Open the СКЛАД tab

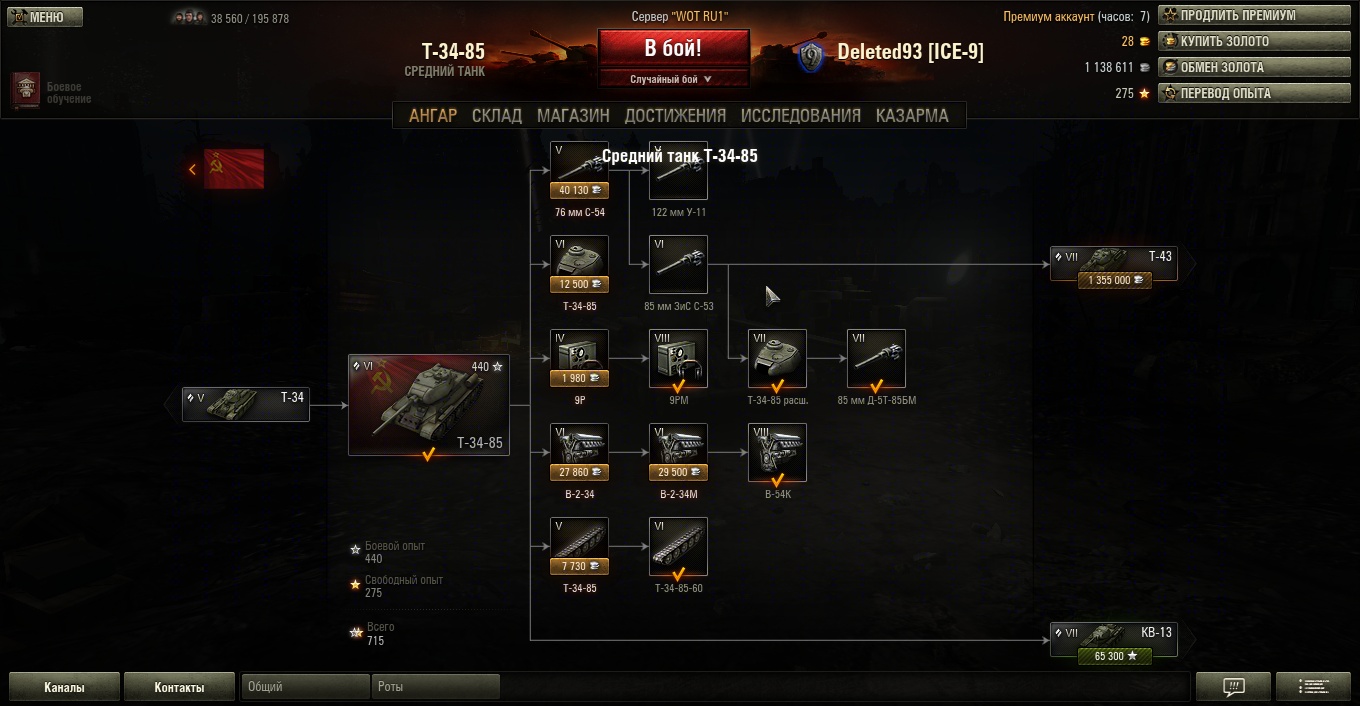(497, 115)
